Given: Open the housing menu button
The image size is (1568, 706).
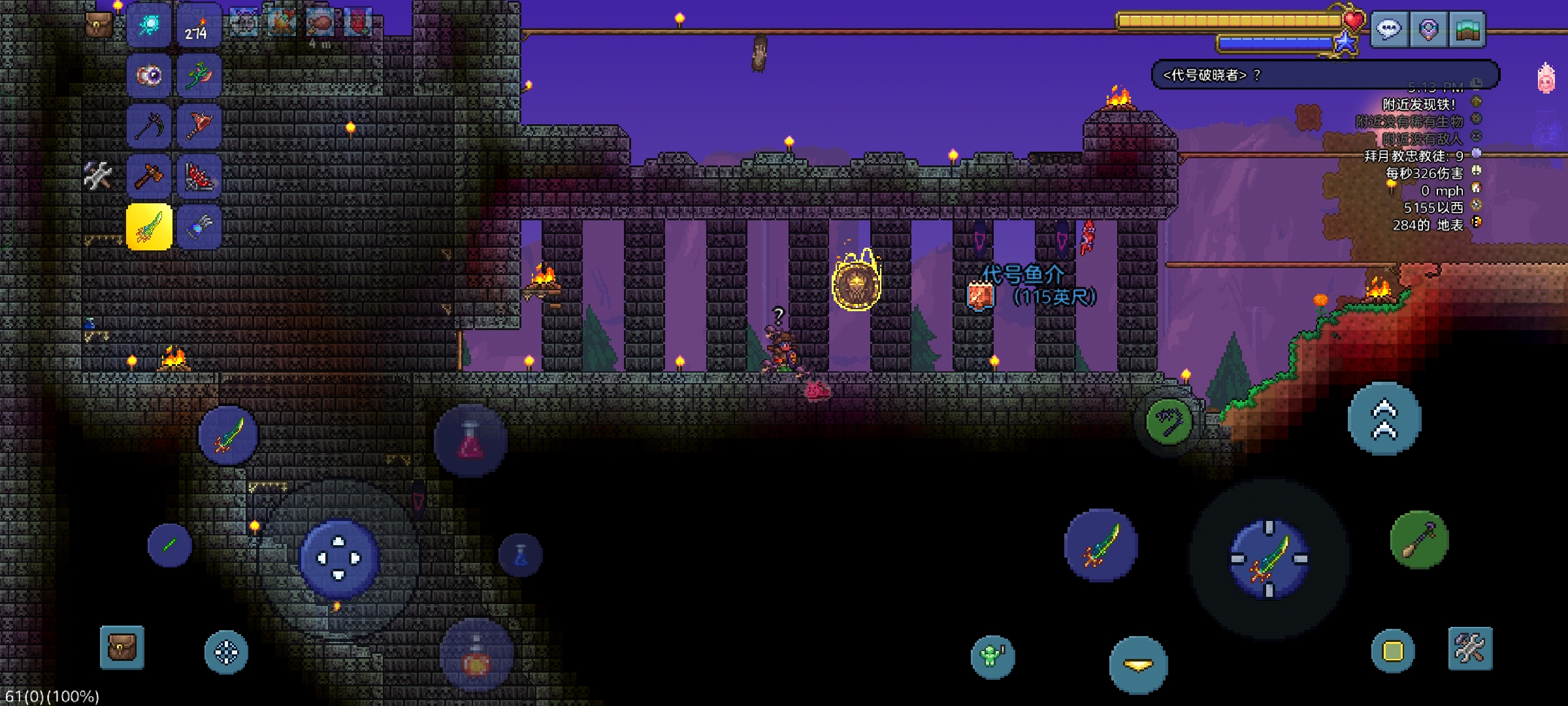Looking at the screenshot, I should pyautogui.click(x=1467, y=29).
